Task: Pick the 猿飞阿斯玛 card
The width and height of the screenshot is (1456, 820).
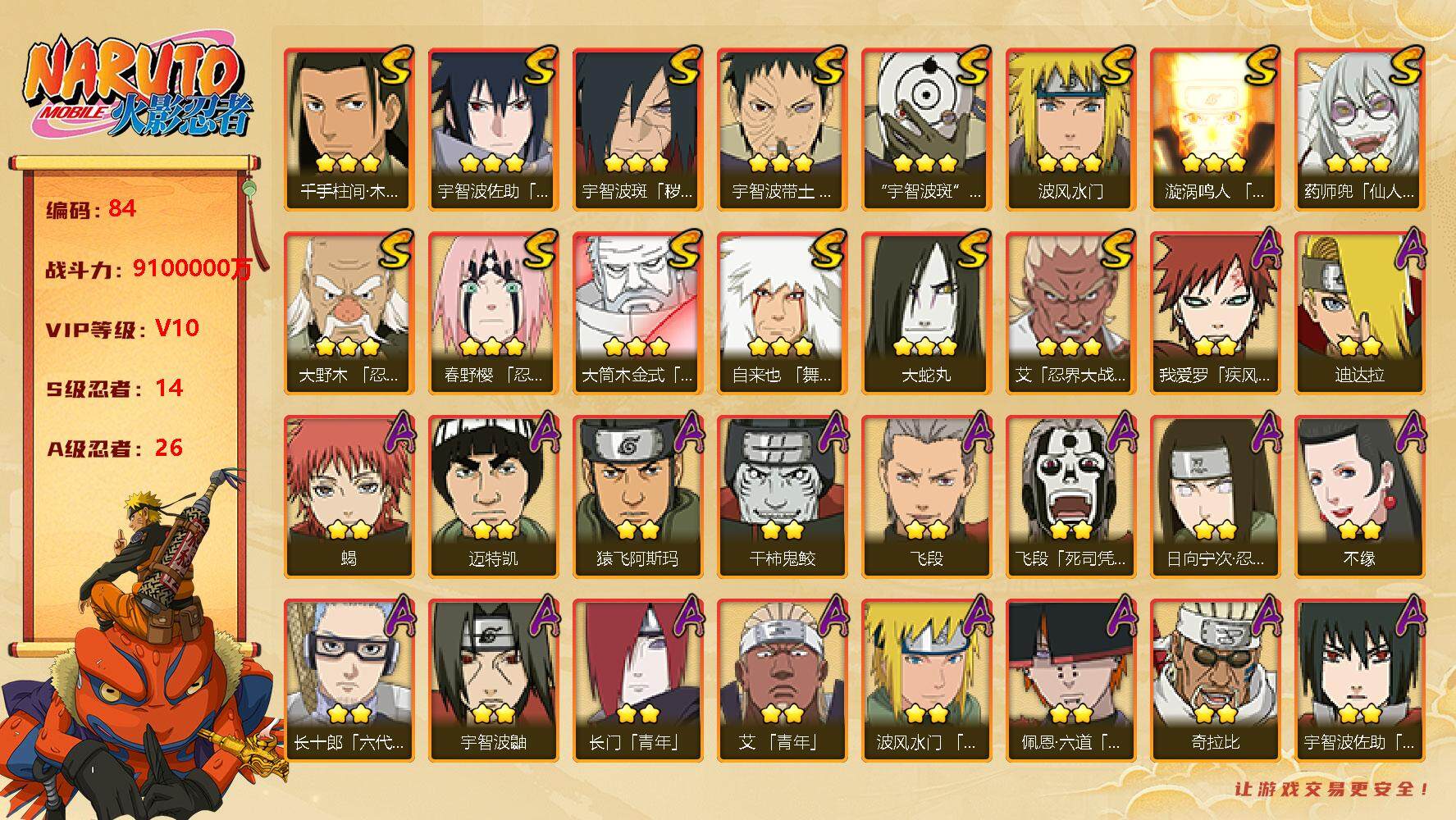Action: pos(637,496)
